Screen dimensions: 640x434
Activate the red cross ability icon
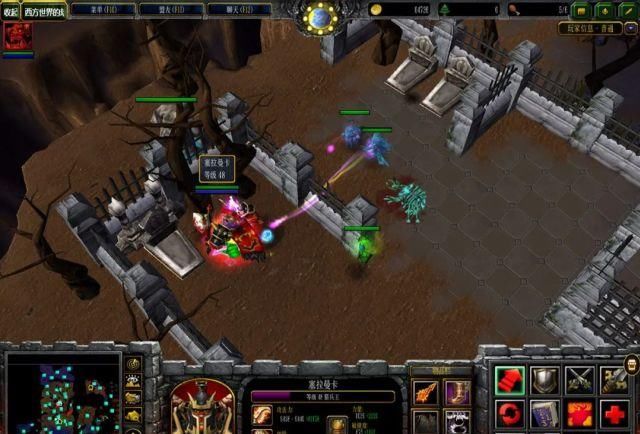pyautogui.click(x=615, y=413)
